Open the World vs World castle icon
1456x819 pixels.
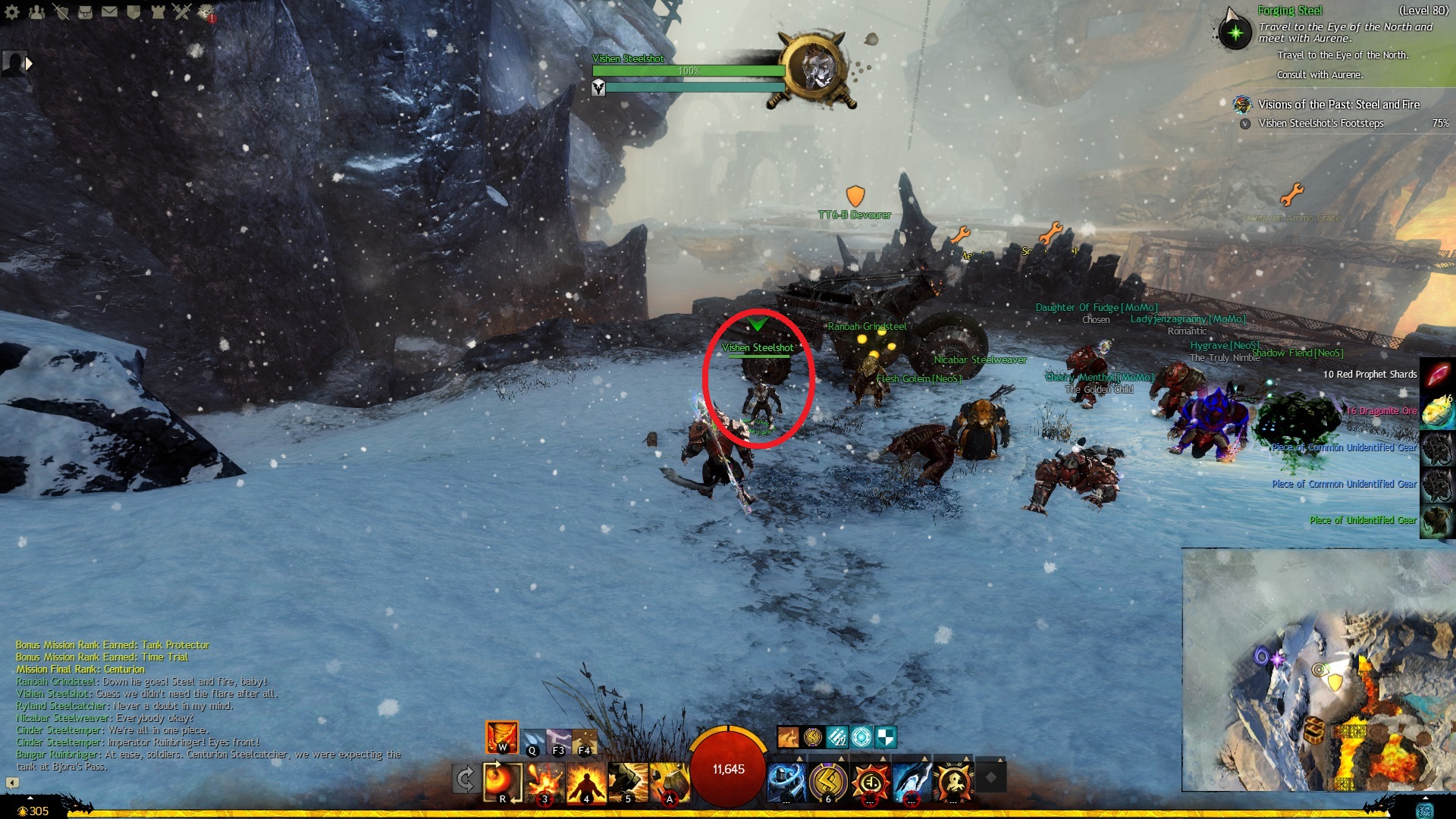[158, 11]
